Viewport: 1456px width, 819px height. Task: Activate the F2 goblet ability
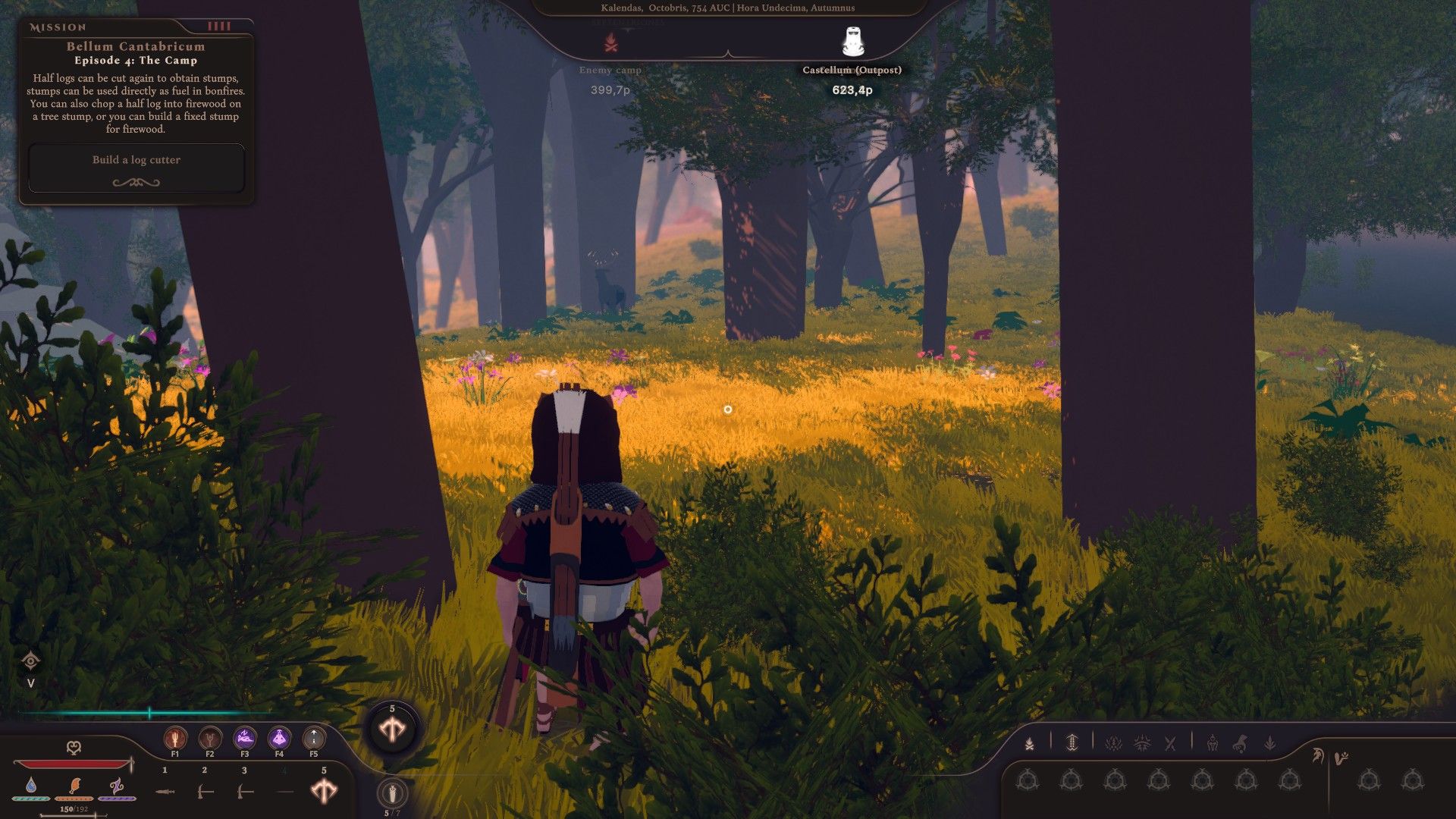[x=210, y=738]
